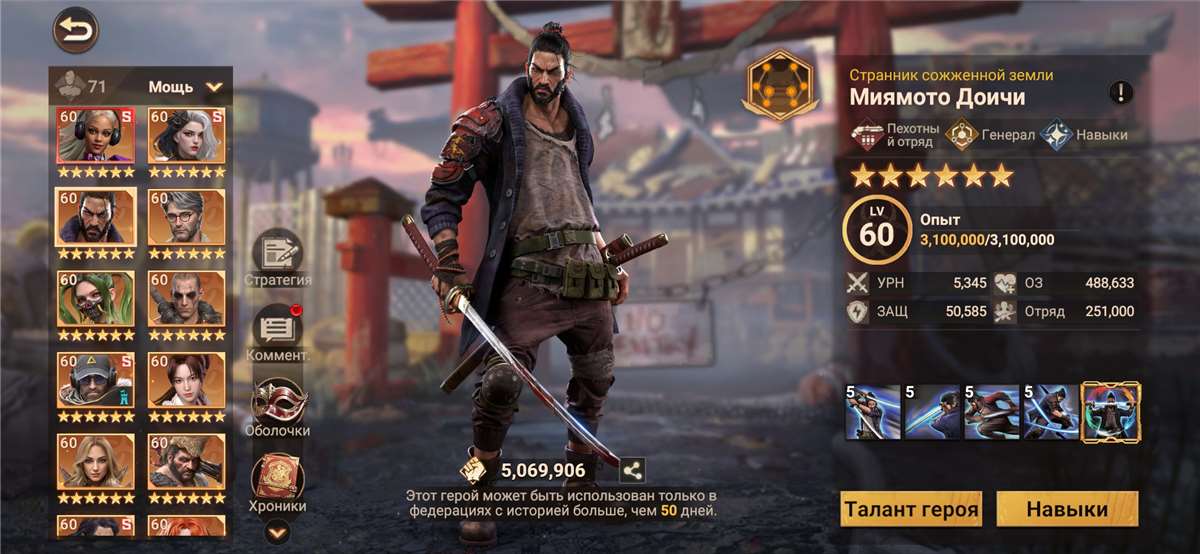Pick the green-haired masked hero portrait
The width and height of the screenshot is (1200, 554).
click(x=96, y=299)
